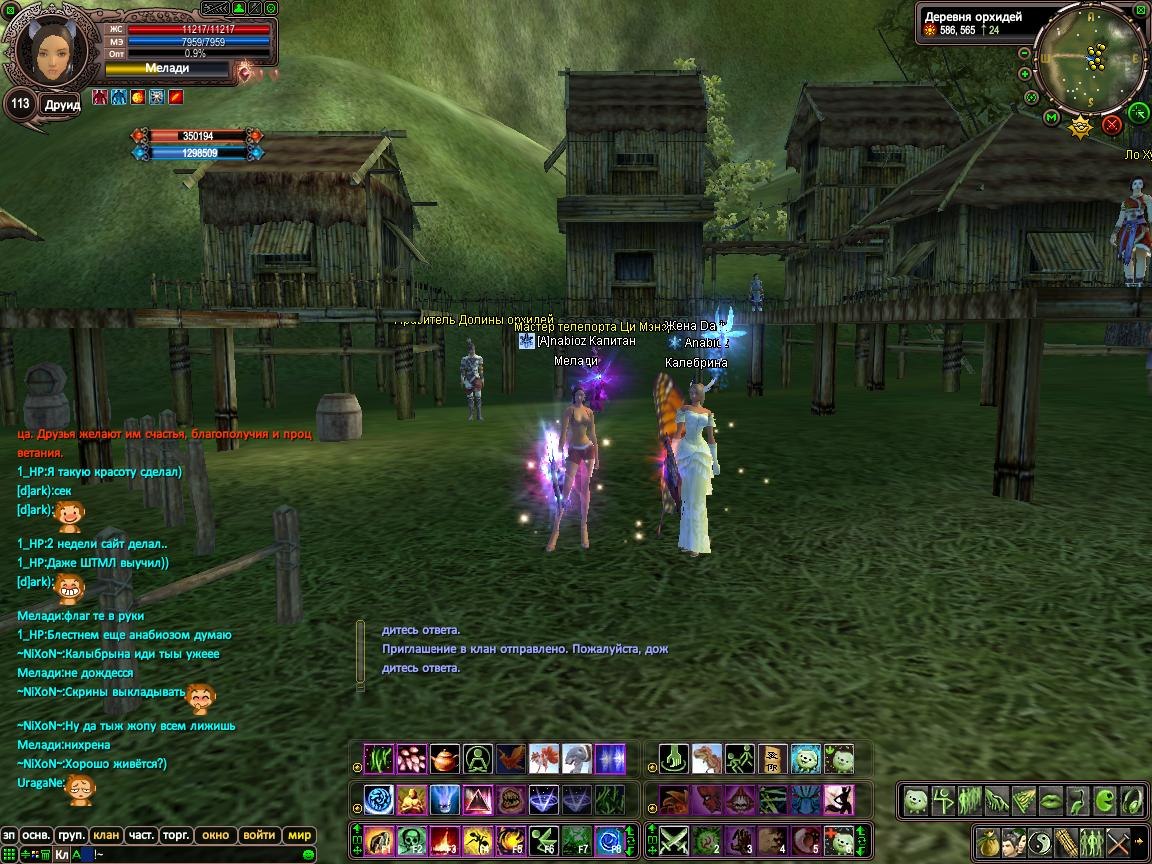
Task: Open the yin-yang menu icon
Action: coord(1039,840)
